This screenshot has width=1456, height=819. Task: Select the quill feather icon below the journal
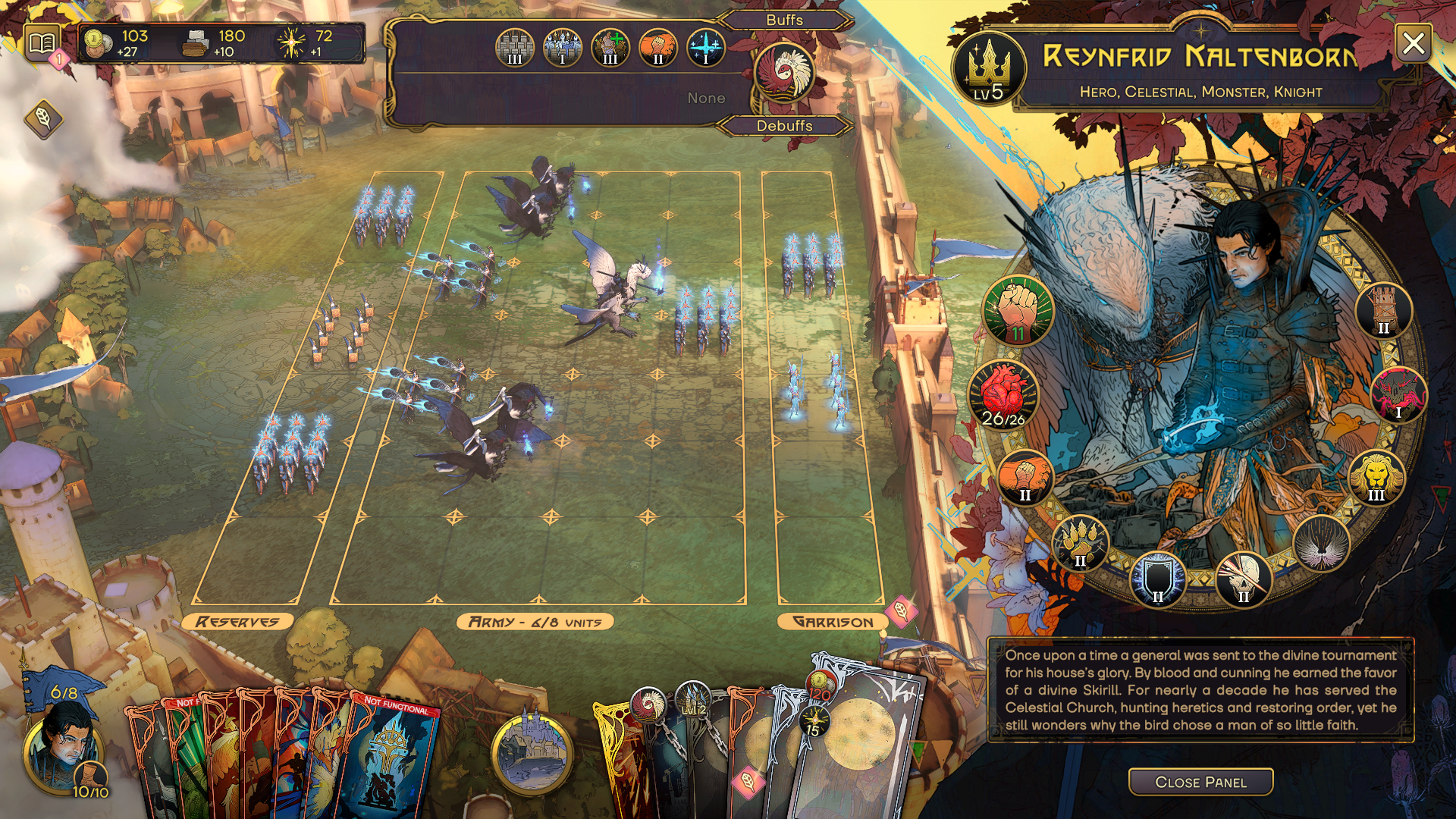[43, 118]
